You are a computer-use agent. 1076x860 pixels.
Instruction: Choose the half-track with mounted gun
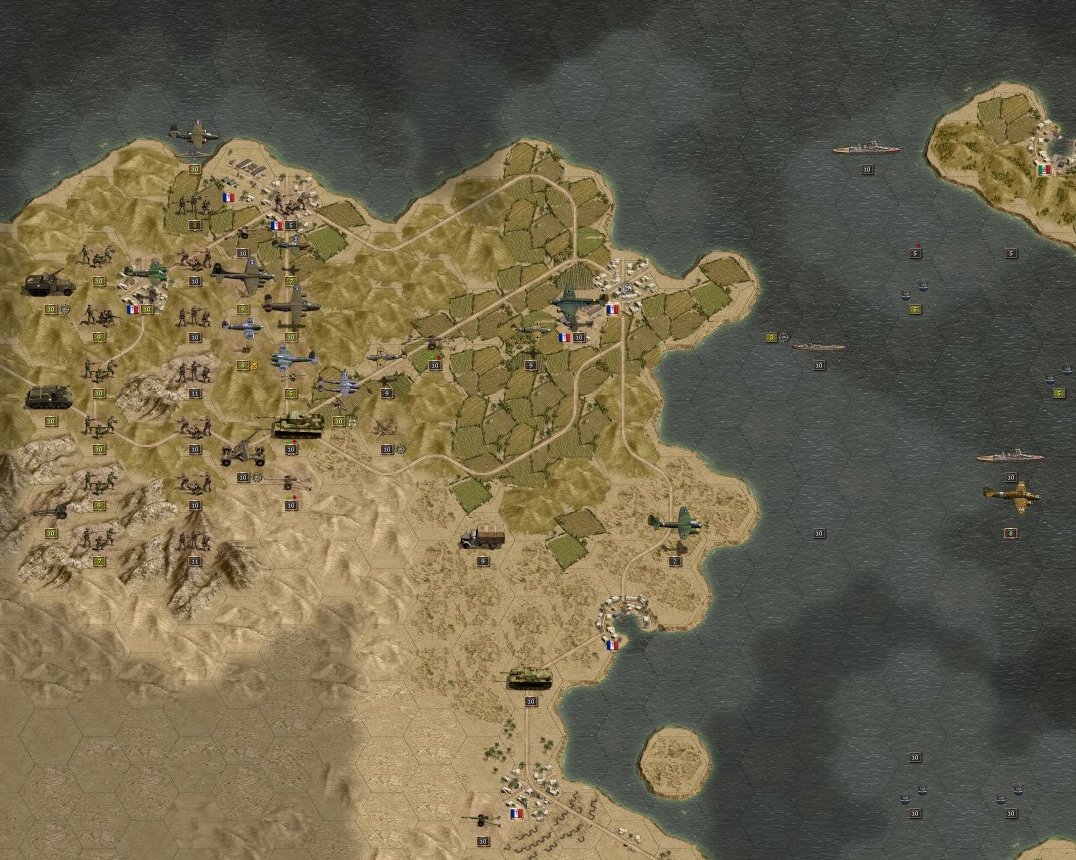[50, 284]
